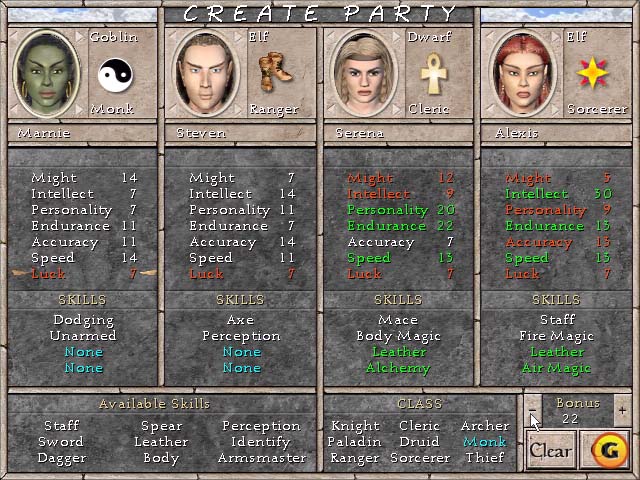Select Marnie's Might stat
This screenshot has width=640, height=480.
coord(84,178)
